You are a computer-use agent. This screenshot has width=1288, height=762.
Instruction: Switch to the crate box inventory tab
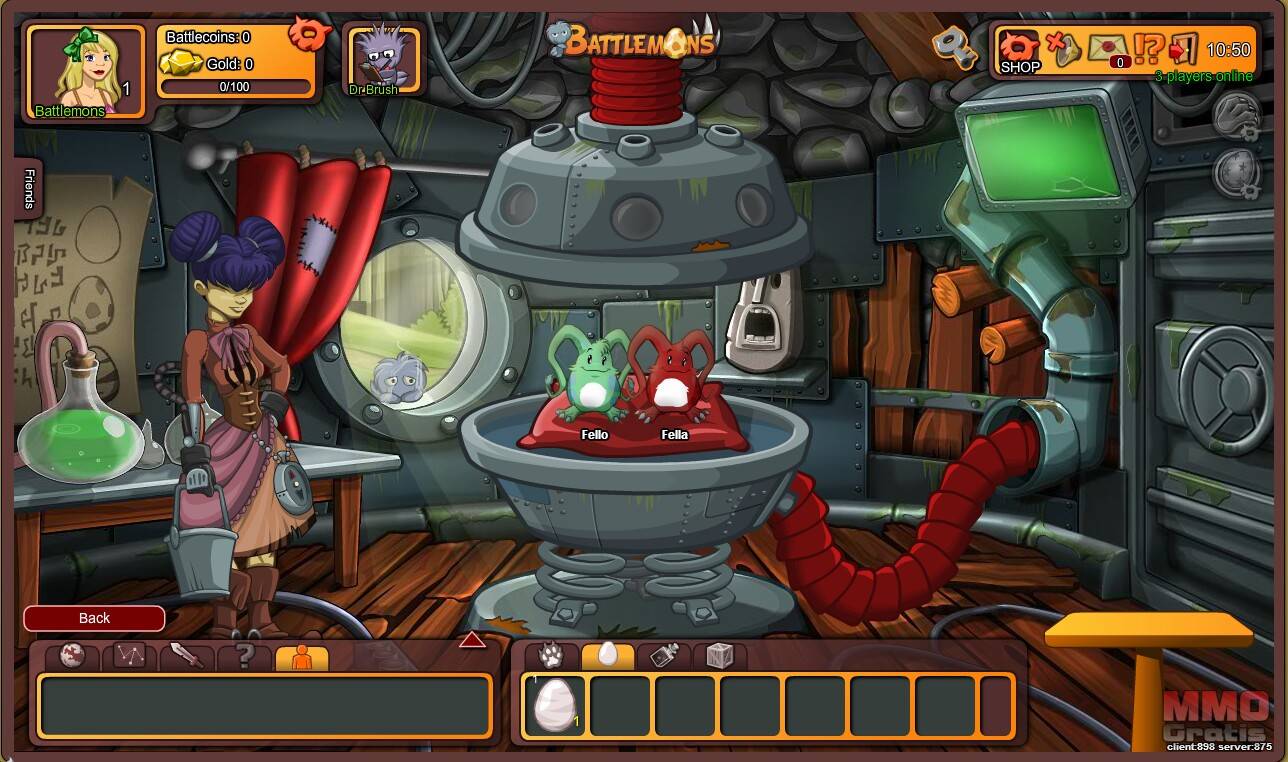(720, 656)
